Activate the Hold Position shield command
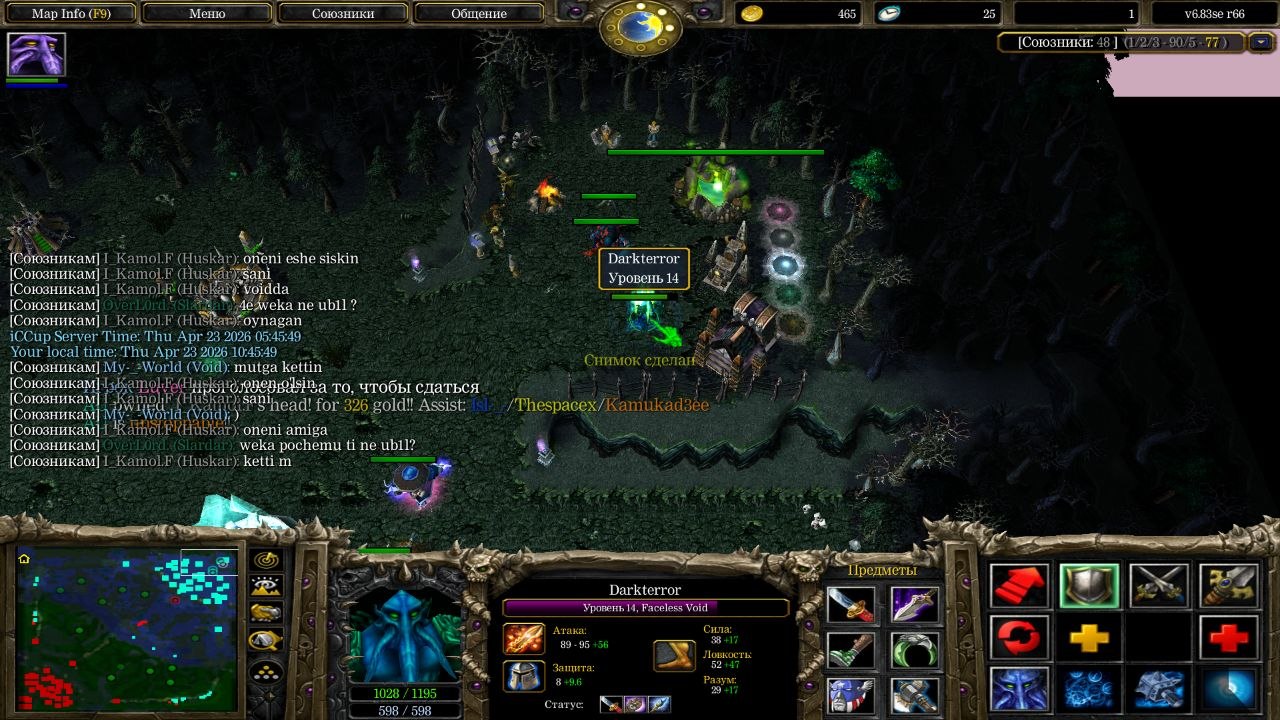The width and height of the screenshot is (1280, 720). tap(1089, 586)
